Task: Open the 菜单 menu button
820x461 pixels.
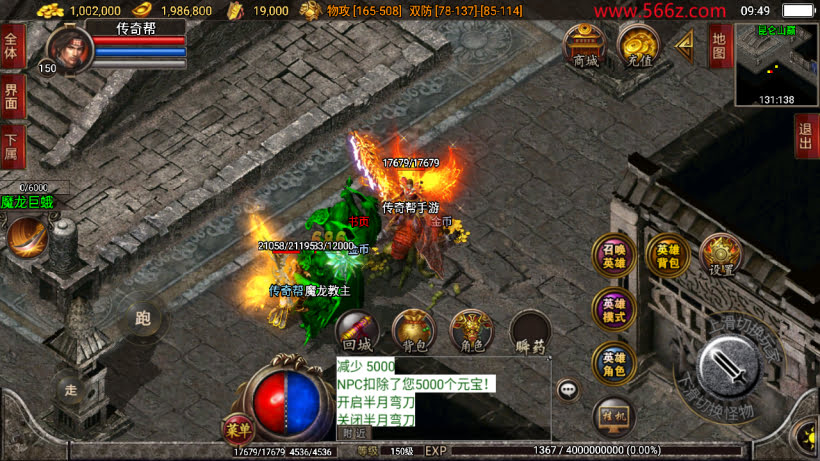Action: pos(237,427)
